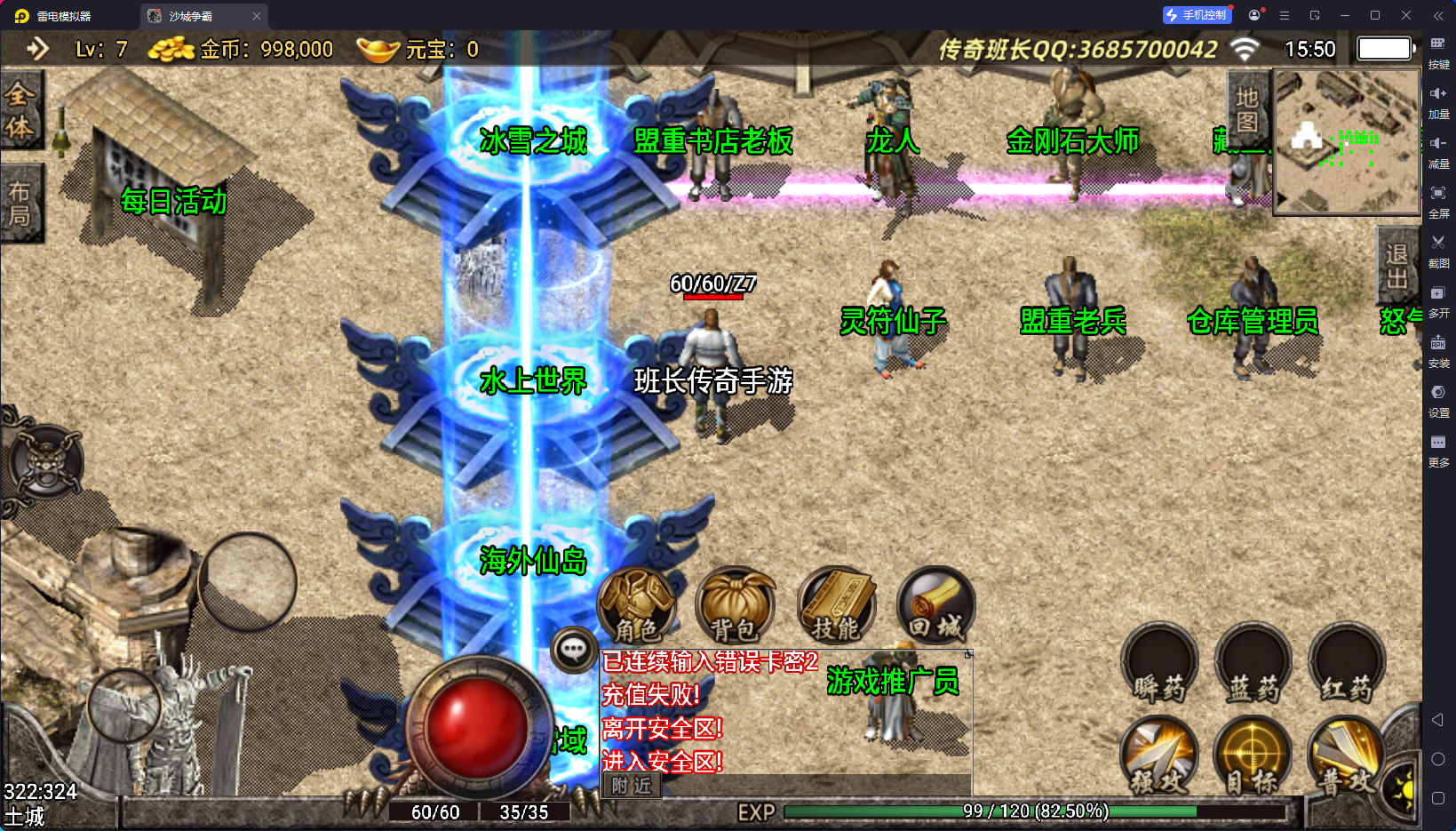Open the 地图 map button
The image size is (1456, 831).
click(x=1247, y=109)
